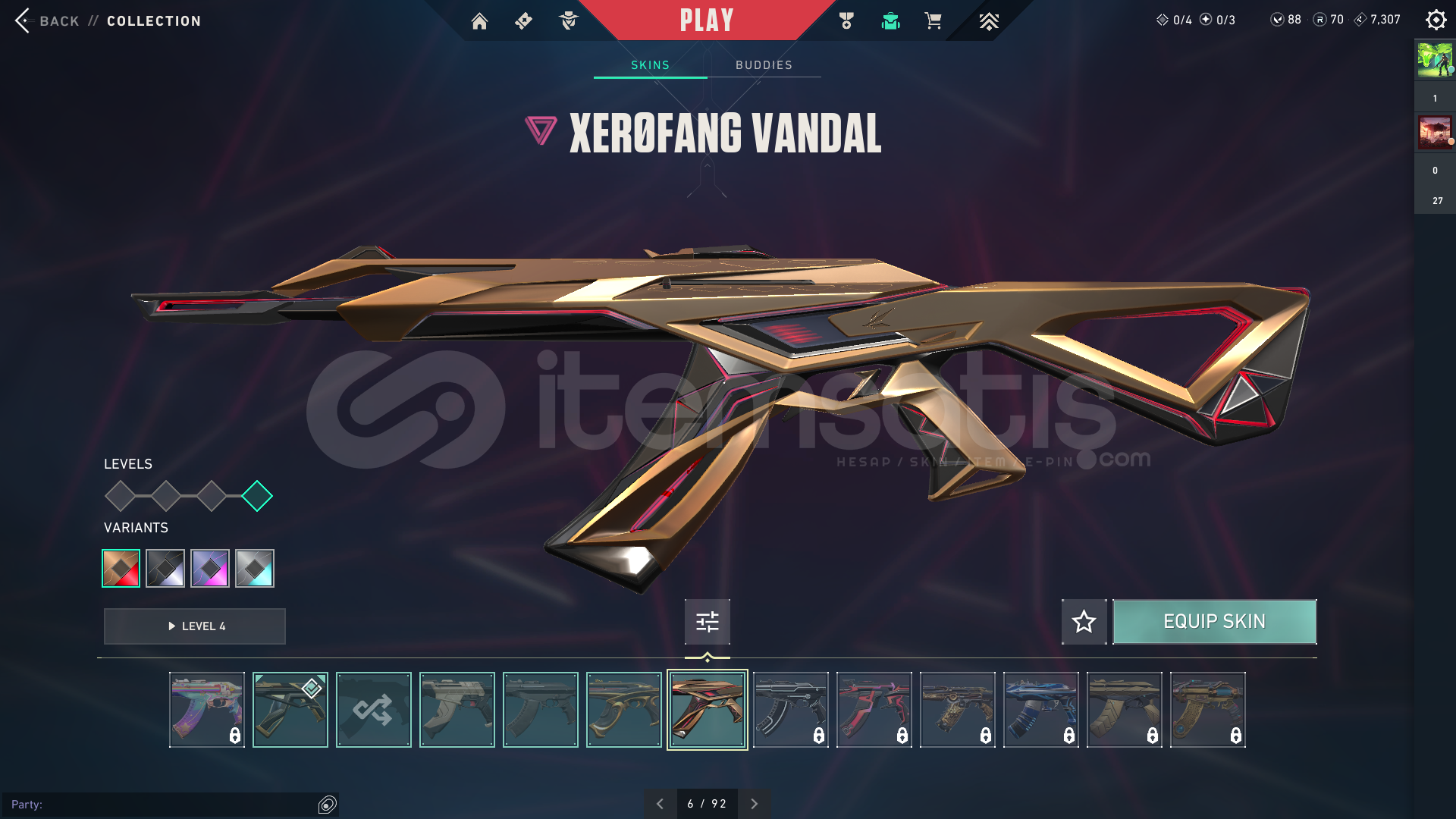The height and width of the screenshot is (819, 1456).
Task: Toggle the favorite star for Xerofang Vandal
Action: pyautogui.click(x=1084, y=621)
